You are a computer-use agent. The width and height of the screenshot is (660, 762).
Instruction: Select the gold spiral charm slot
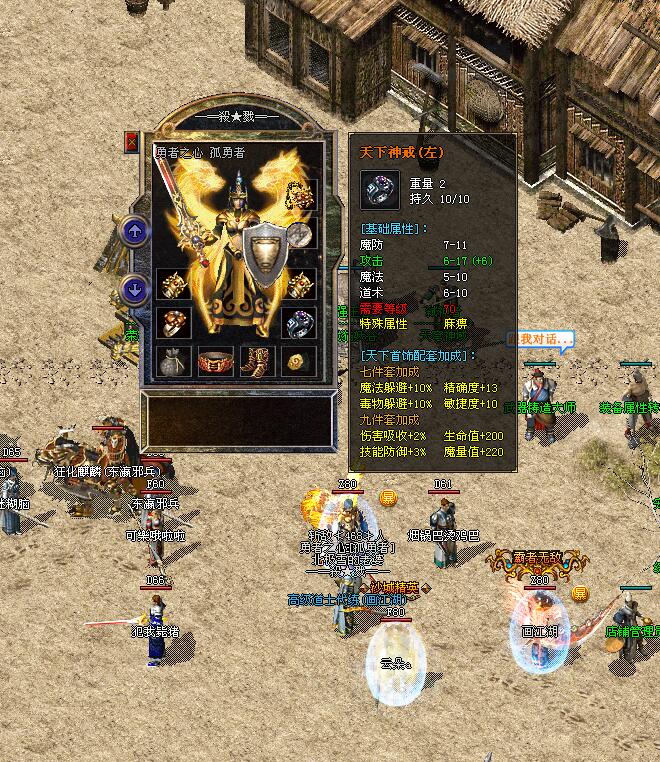[298, 361]
